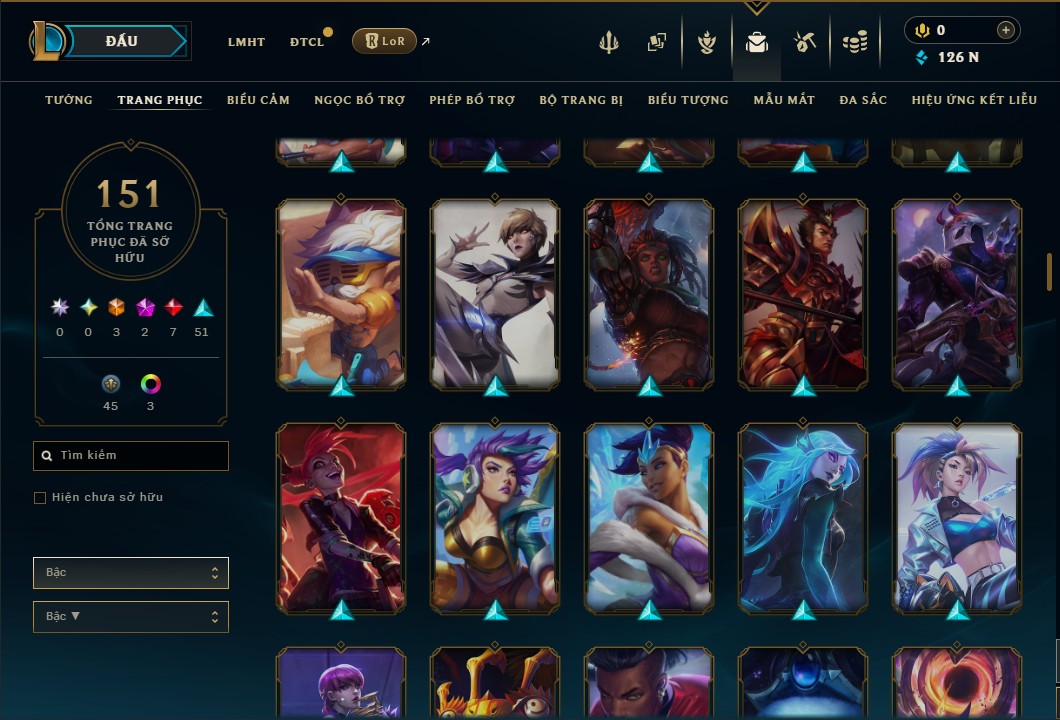Image resolution: width=1060 pixels, height=720 pixels.
Task: Start a match with the ĐẤU button
Action: tap(122, 41)
